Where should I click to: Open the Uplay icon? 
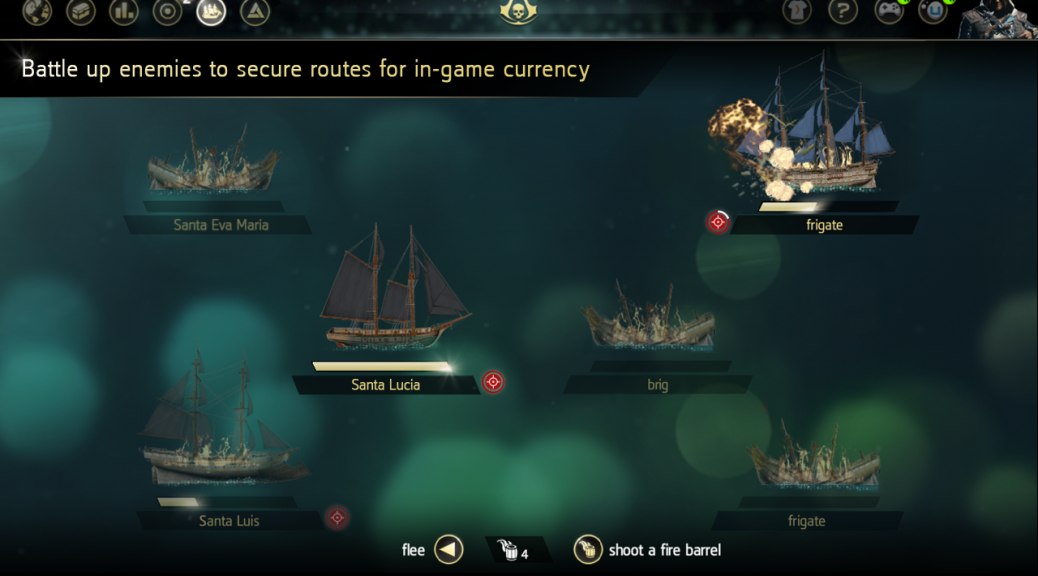click(933, 11)
